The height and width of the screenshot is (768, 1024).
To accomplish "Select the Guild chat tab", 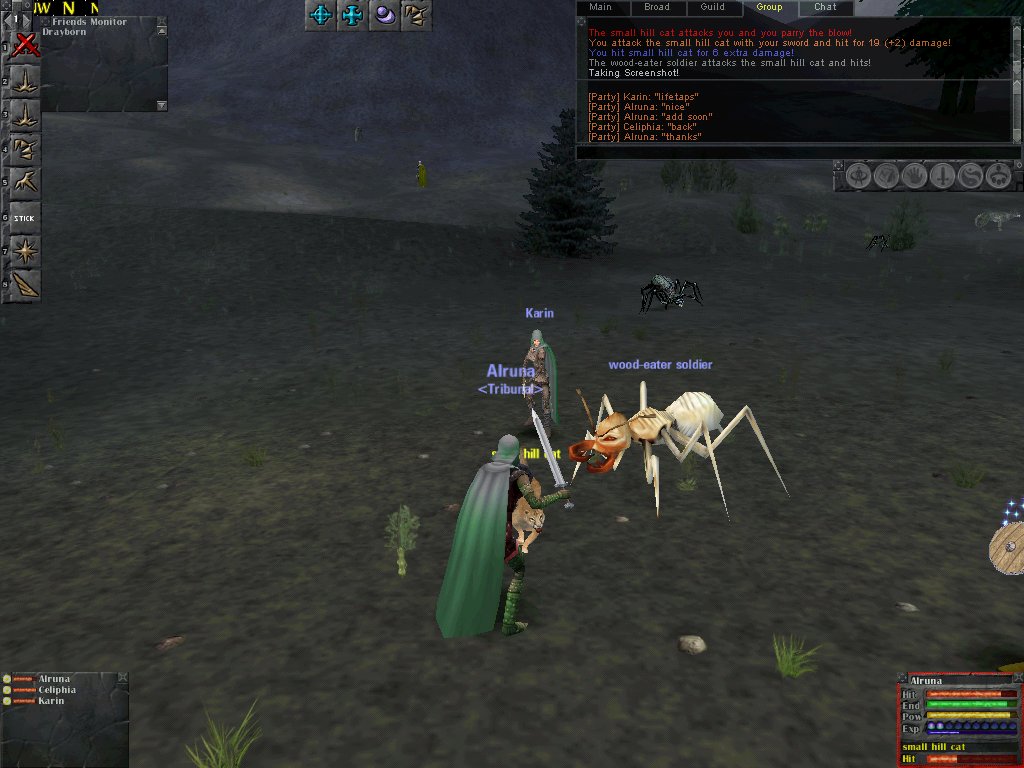I will click(x=713, y=8).
